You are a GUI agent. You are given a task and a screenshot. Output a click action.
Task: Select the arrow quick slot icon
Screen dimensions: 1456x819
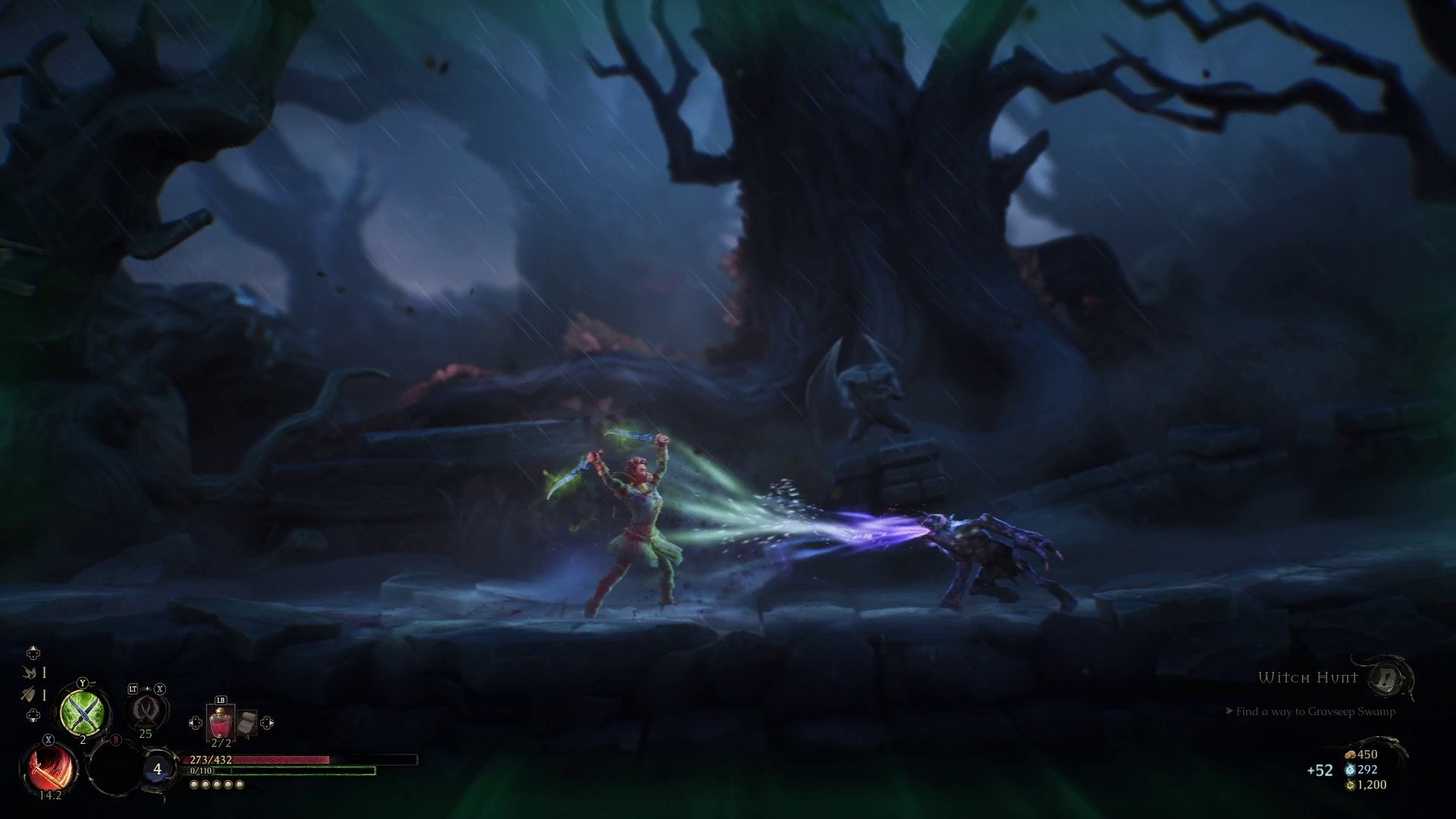30,694
